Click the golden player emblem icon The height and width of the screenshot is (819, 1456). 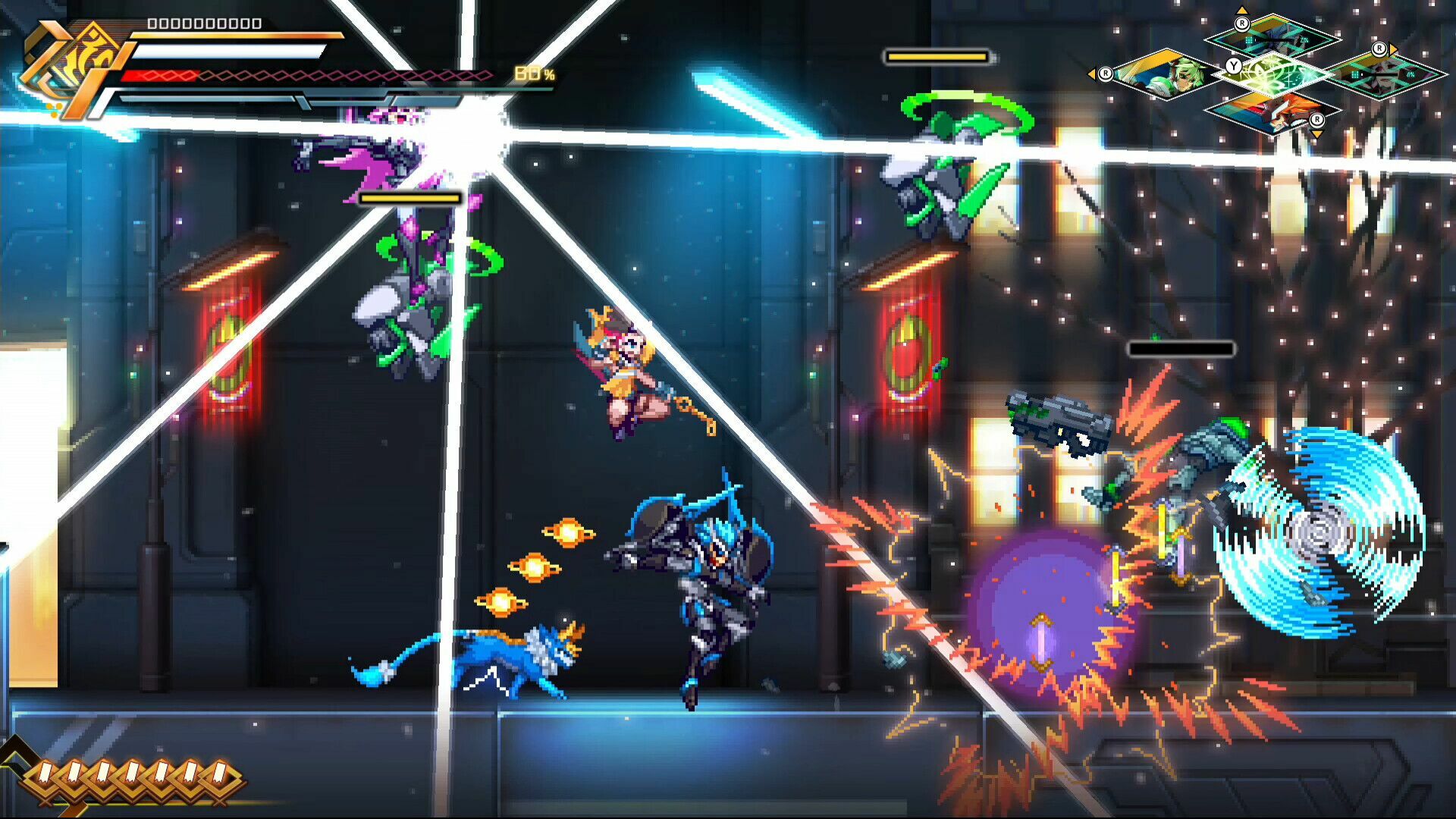tap(72, 67)
